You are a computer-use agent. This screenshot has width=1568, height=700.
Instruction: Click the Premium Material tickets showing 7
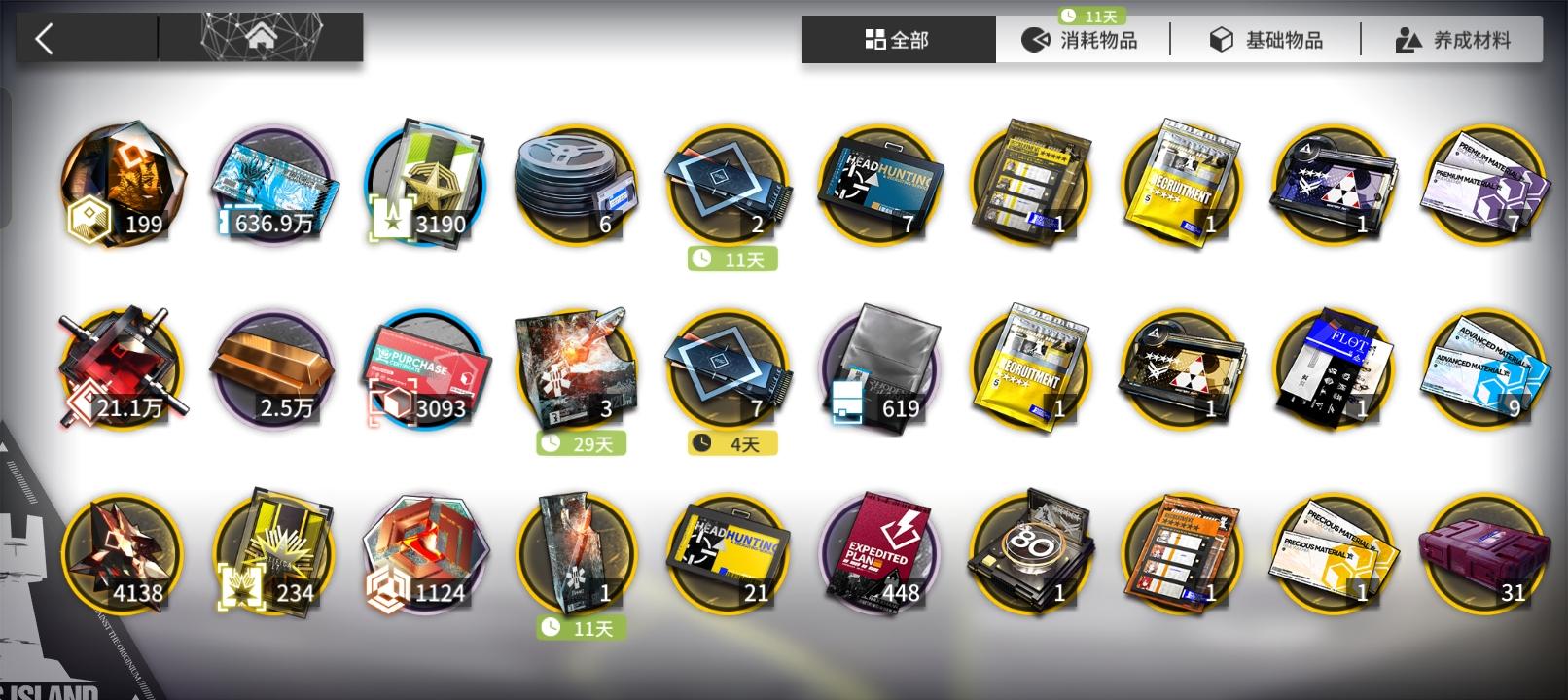1482,185
